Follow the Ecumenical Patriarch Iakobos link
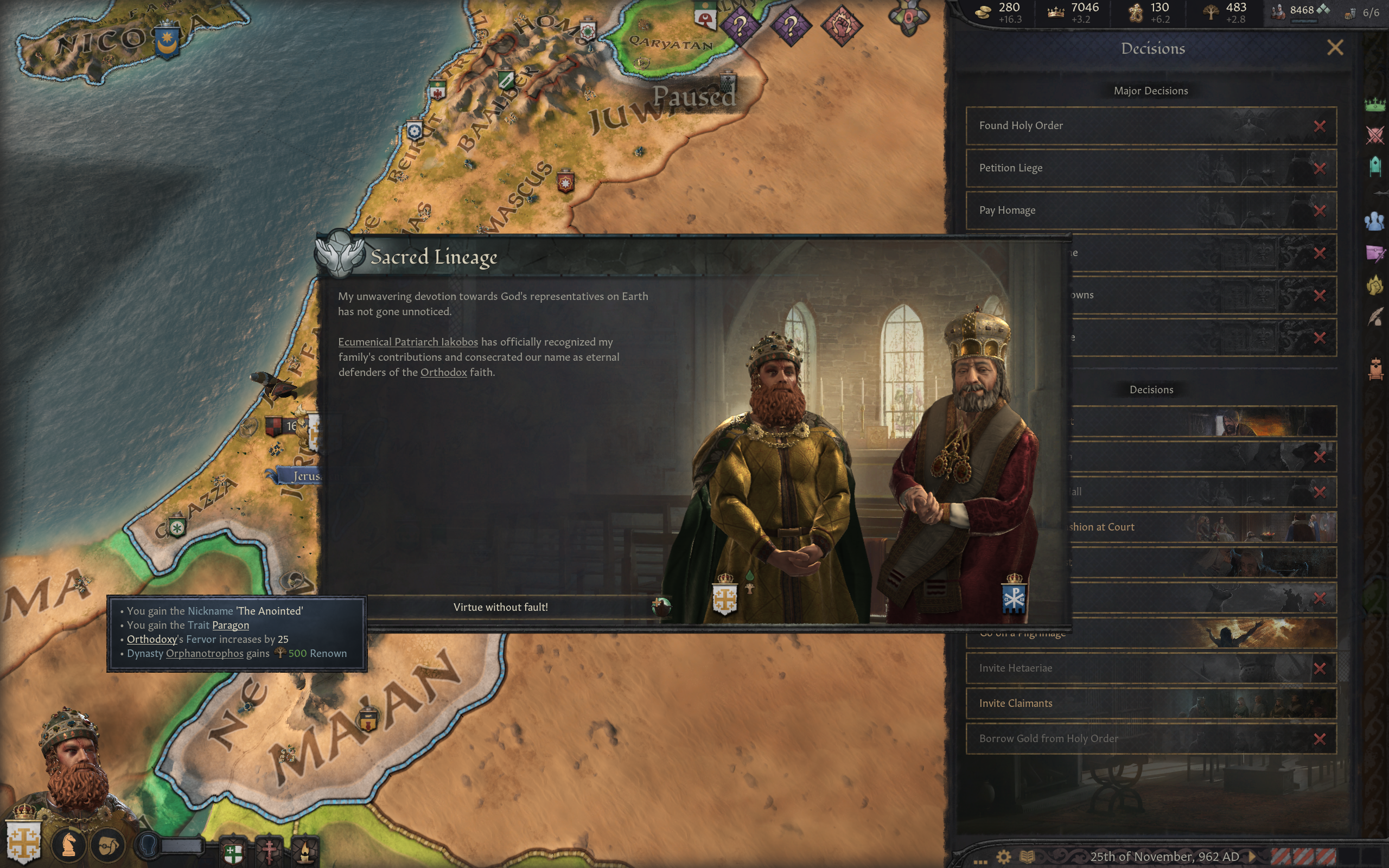 click(x=407, y=342)
